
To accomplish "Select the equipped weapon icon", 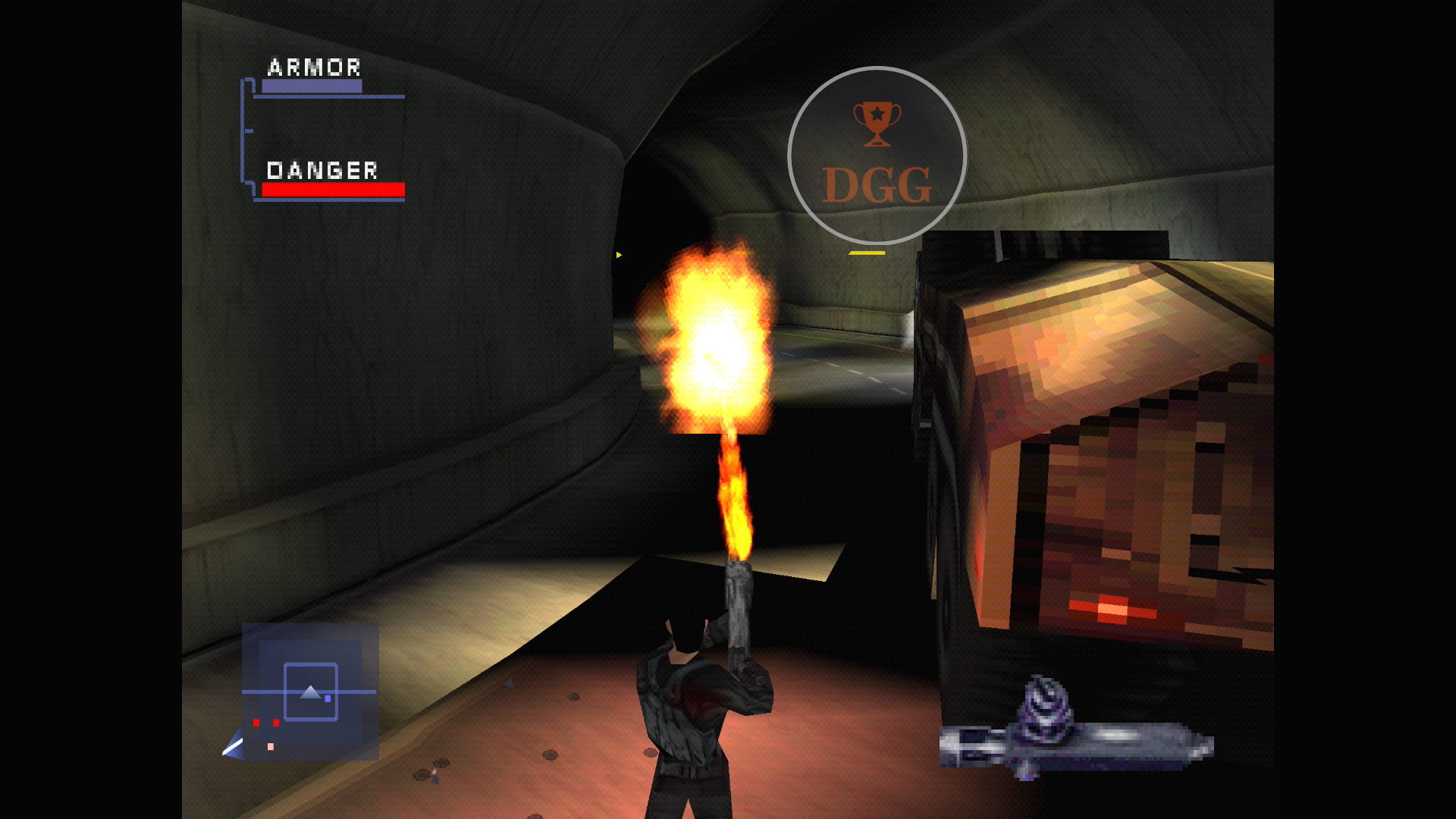I will click(1075, 733).
